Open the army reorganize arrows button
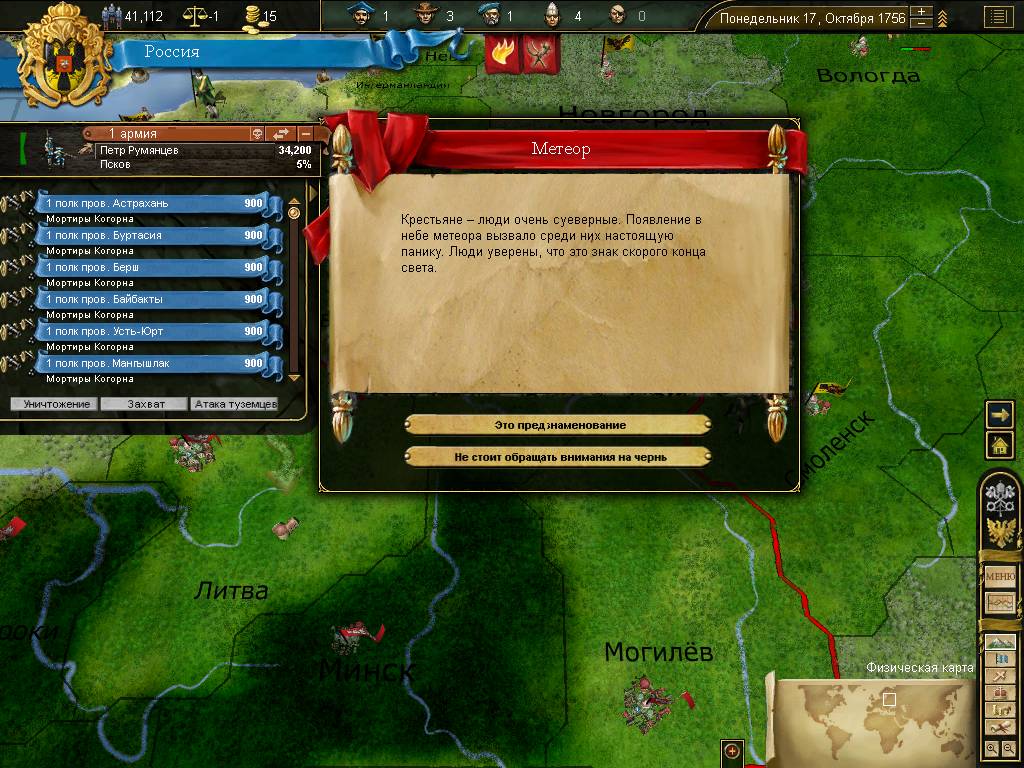Screen dimensions: 1024x768 click(x=281, y=134)
